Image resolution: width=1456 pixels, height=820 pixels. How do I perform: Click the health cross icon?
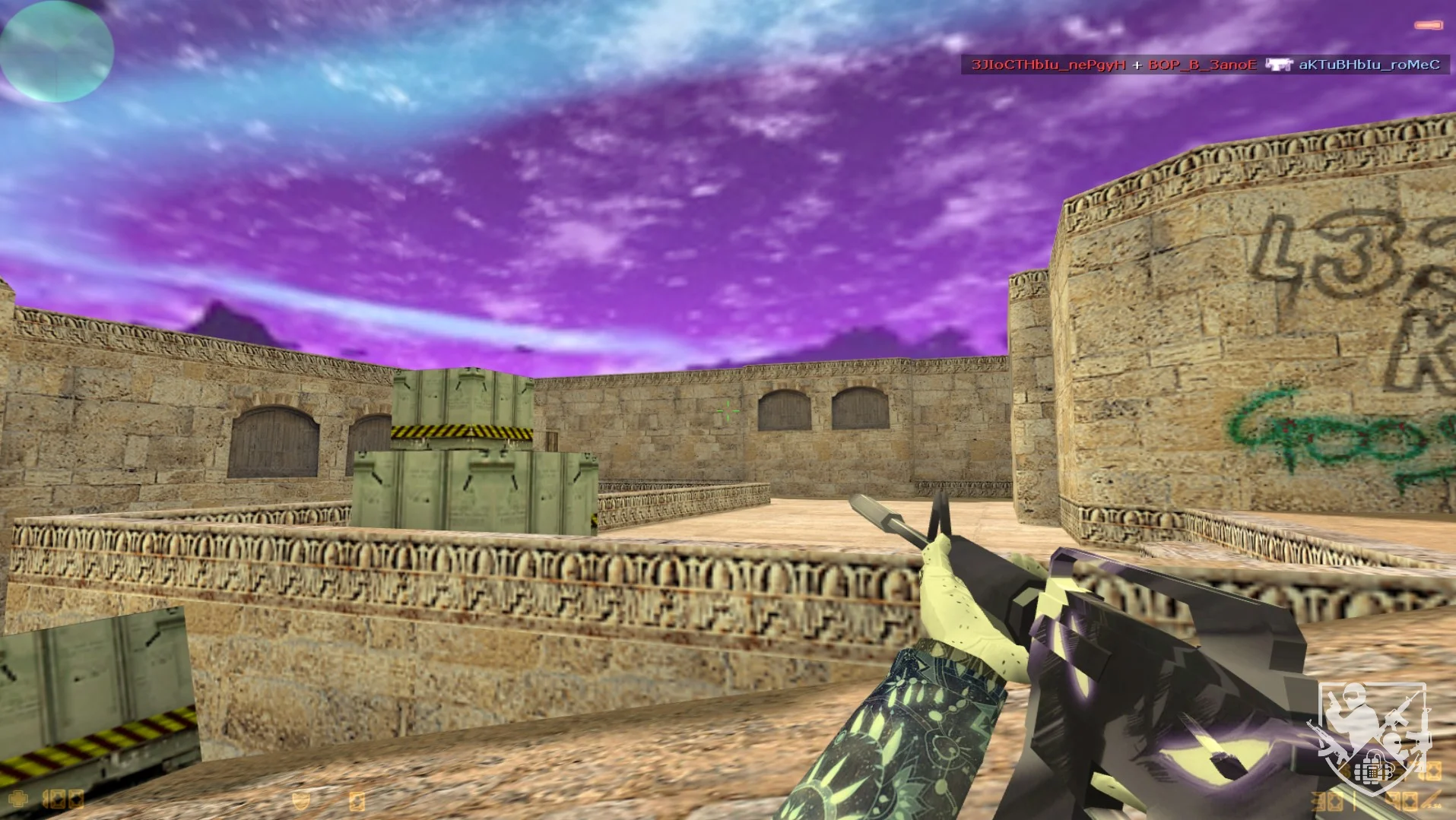[17, 799]
